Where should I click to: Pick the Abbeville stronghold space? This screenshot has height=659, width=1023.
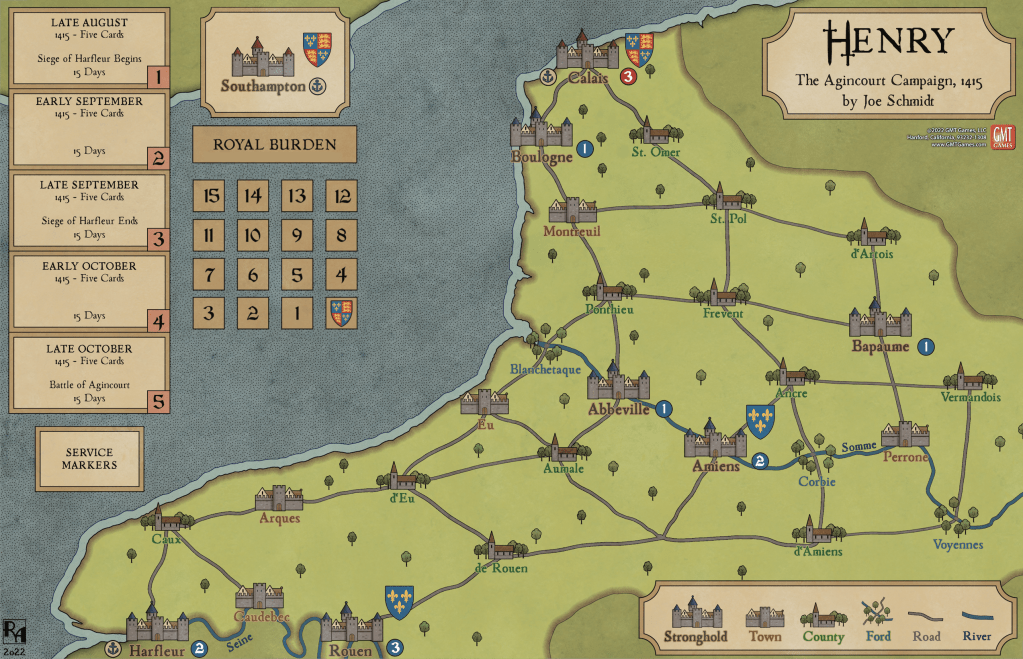pyautogui.click(x=618, y=386)
